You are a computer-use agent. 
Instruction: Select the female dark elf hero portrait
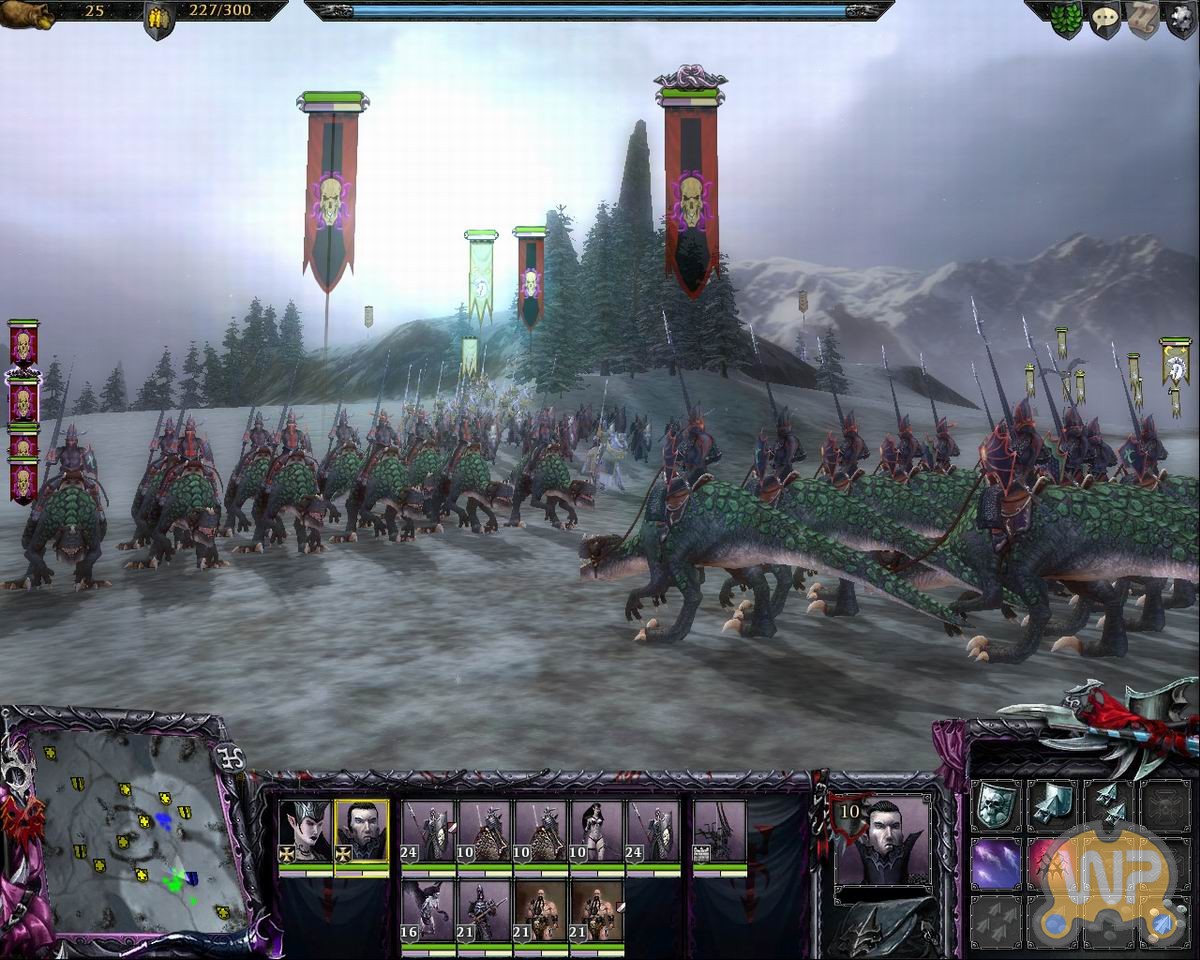click(x=304, y=831)
